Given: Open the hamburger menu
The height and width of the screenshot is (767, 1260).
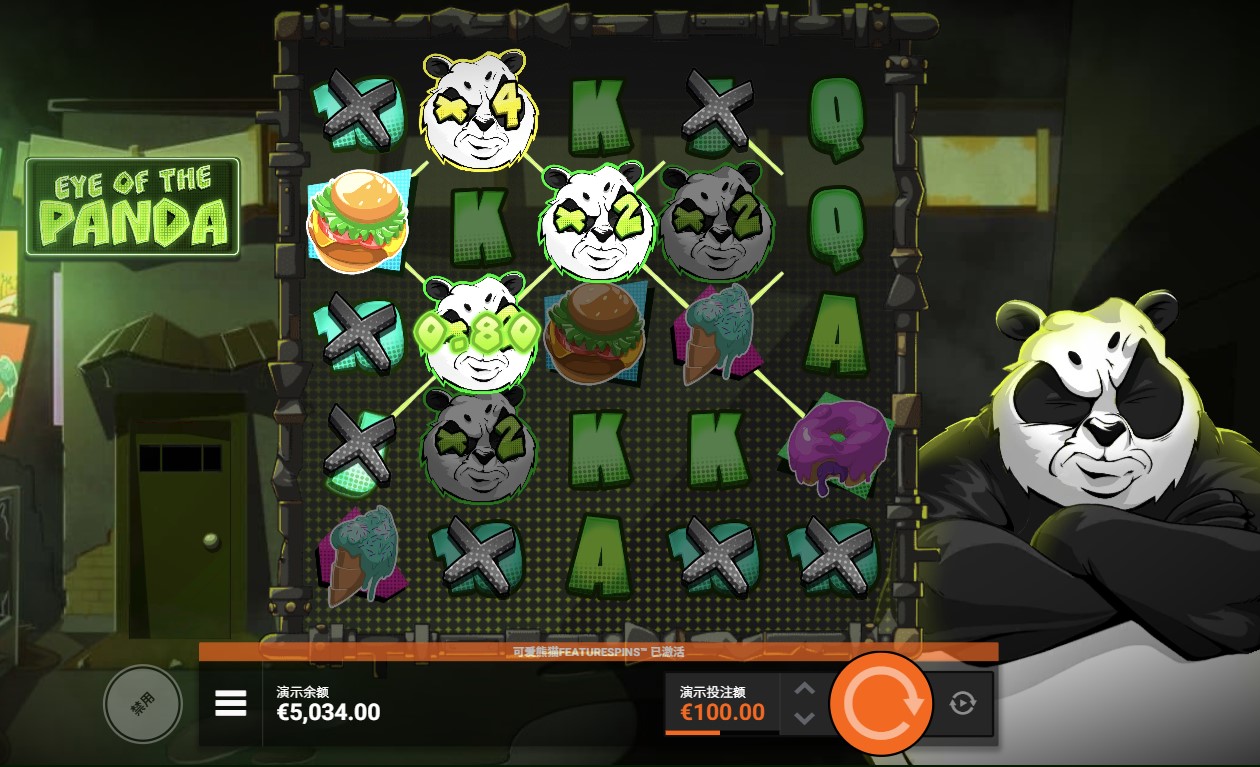Looking at the screenshot, I should tap(231, 704).
